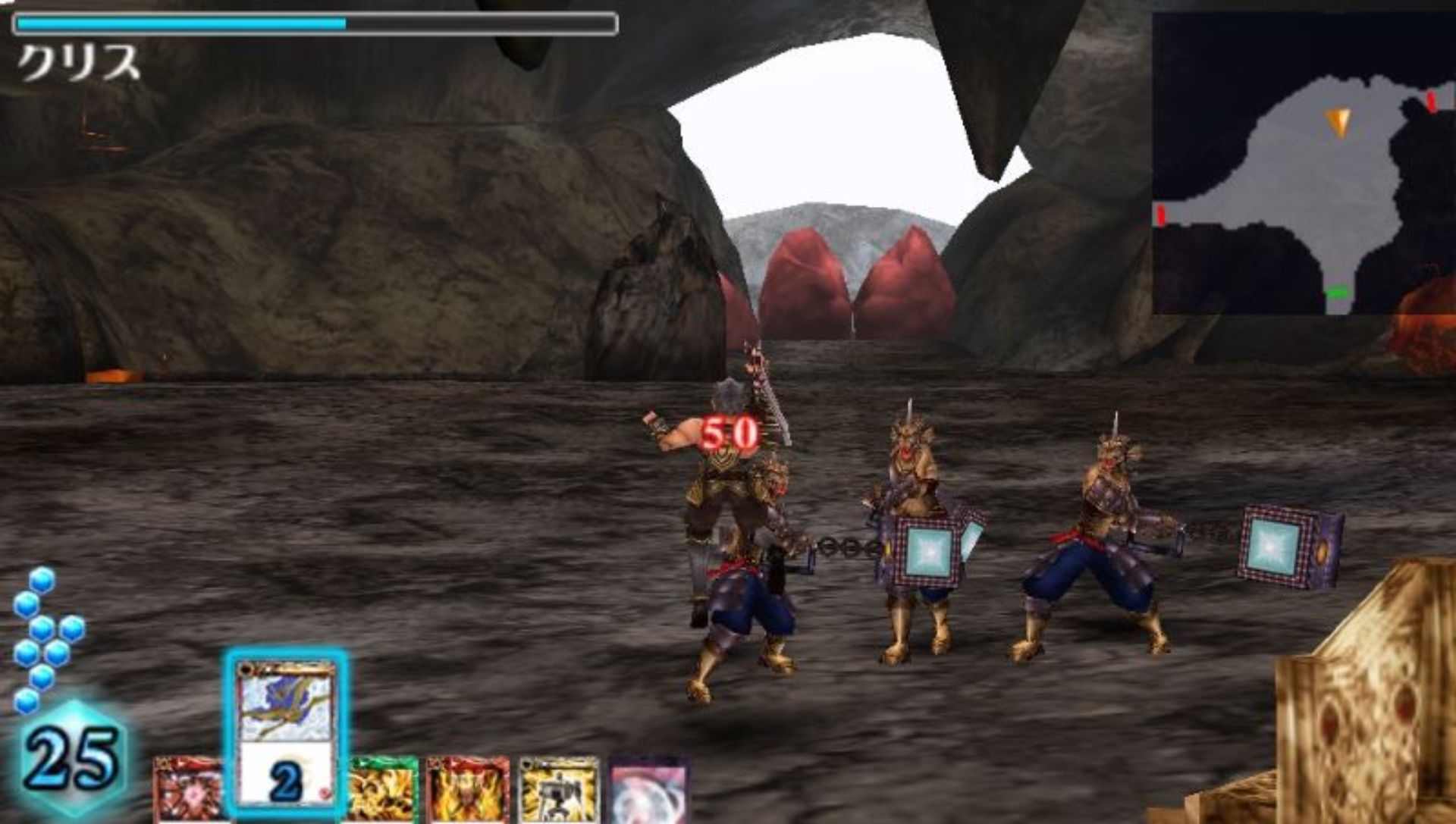Choose the red-bordered pink gem card
The height and width of the screenshot is (824, 1456).
[x=189, y=790]
